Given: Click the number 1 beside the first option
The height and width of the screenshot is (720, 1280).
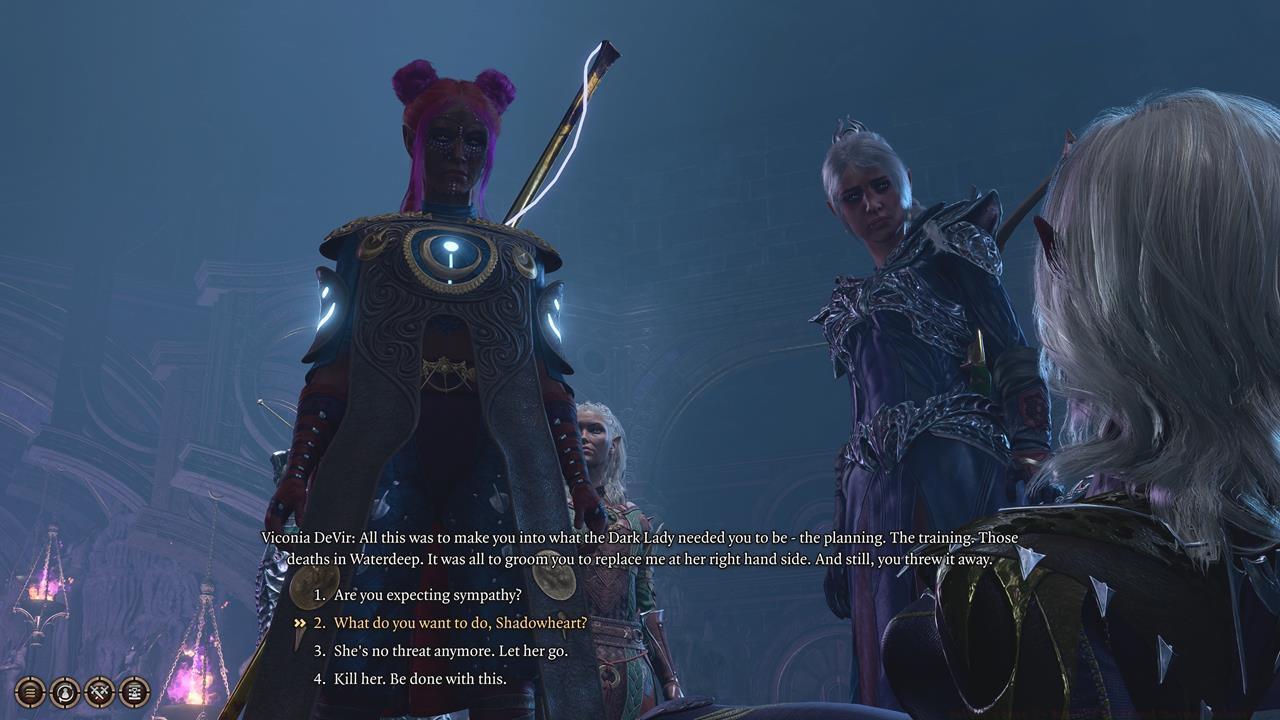Looking at the screenshot, I should [x=319, y=594].
